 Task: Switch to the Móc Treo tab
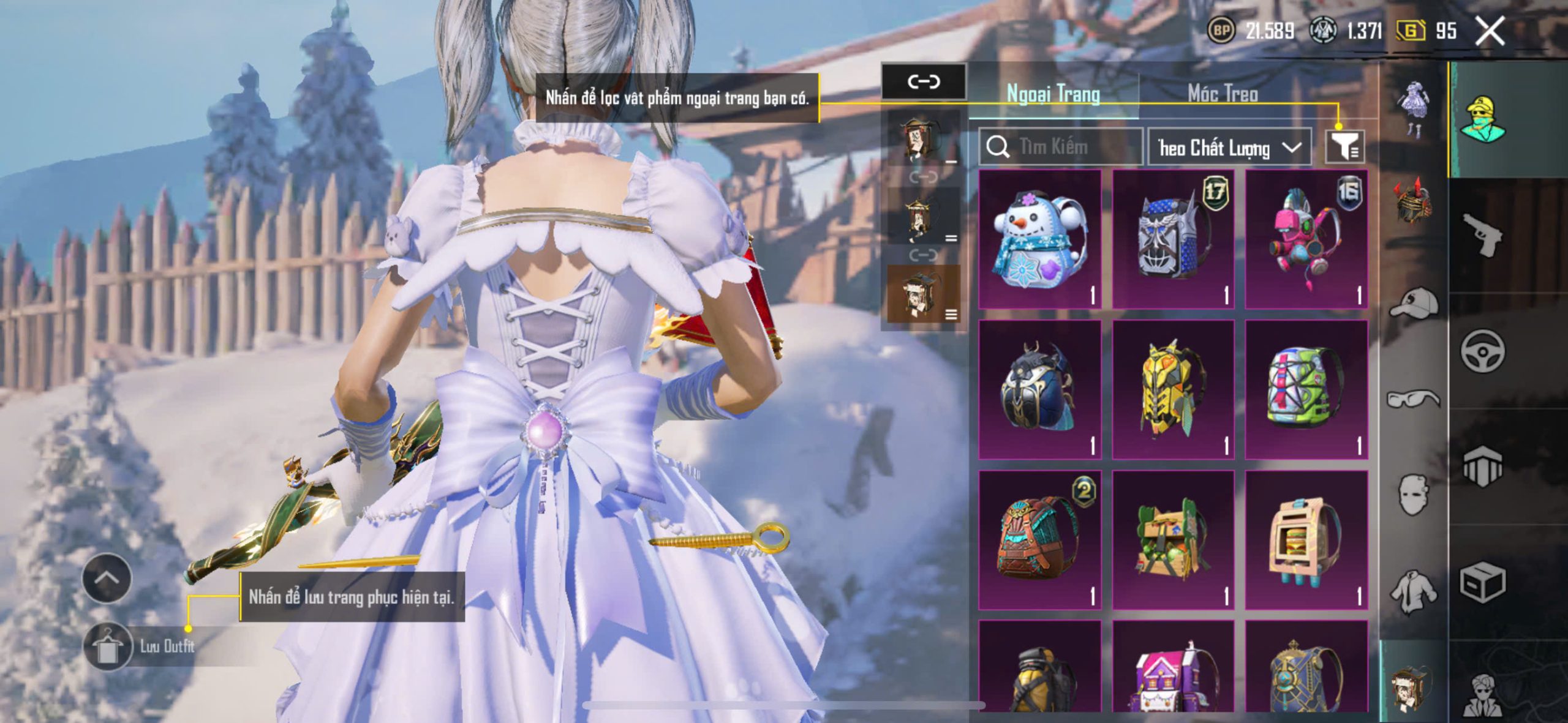point(1223,94)
